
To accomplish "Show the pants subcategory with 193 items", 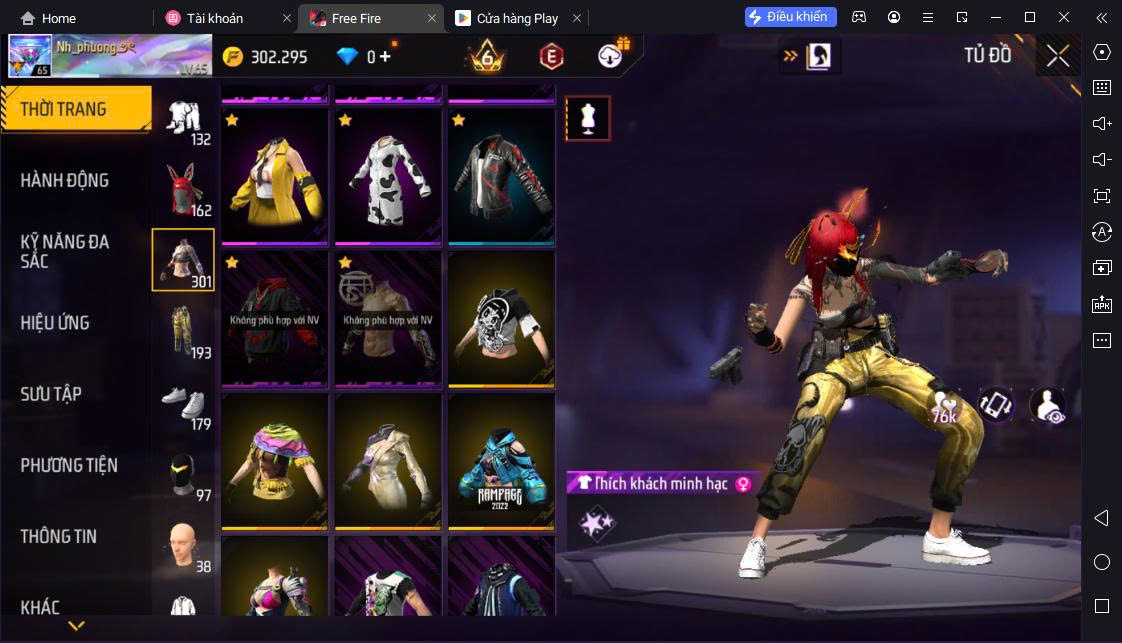I will (x=183, y=330).
